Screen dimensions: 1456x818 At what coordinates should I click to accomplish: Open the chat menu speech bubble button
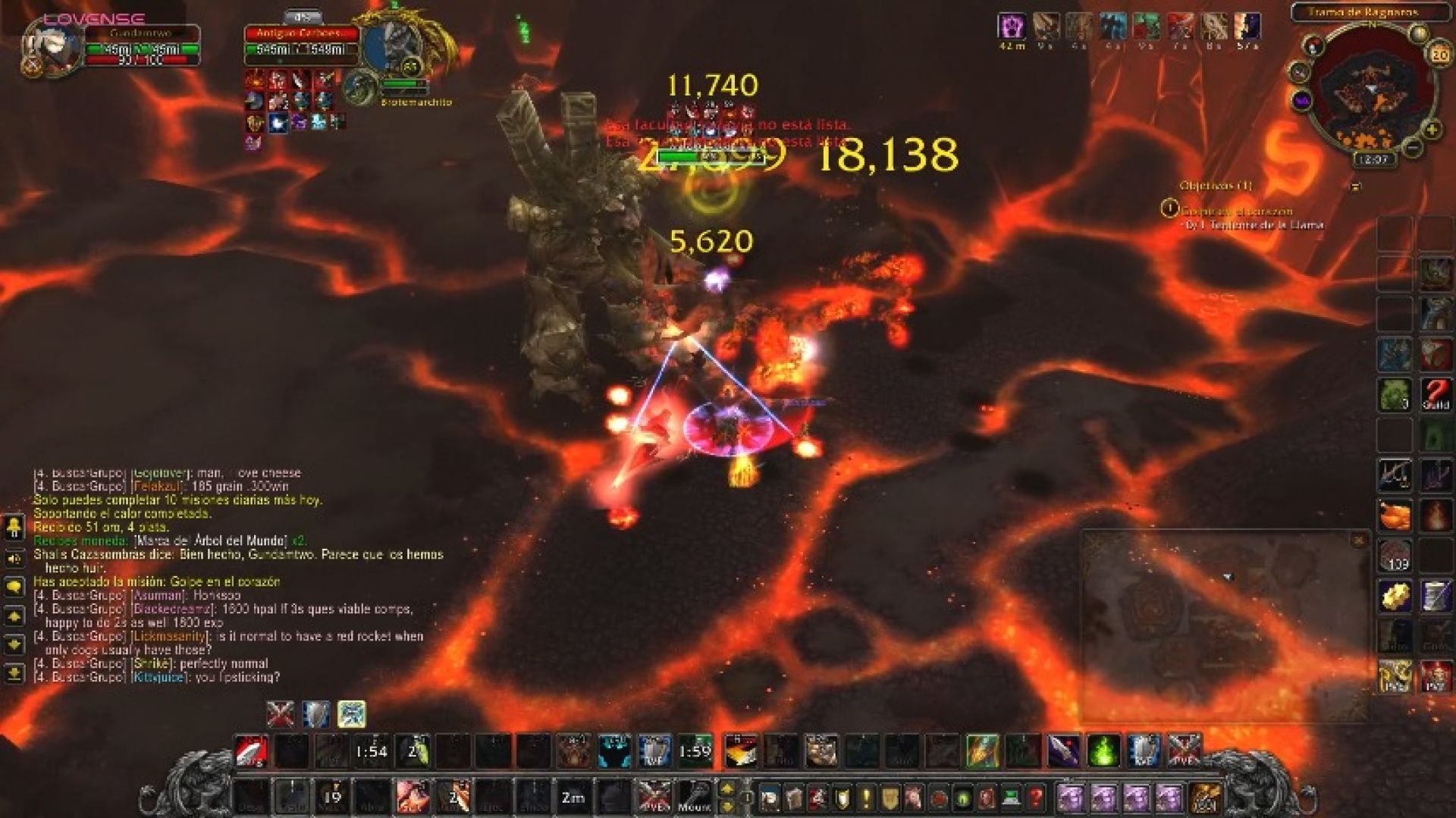[14, 588]
